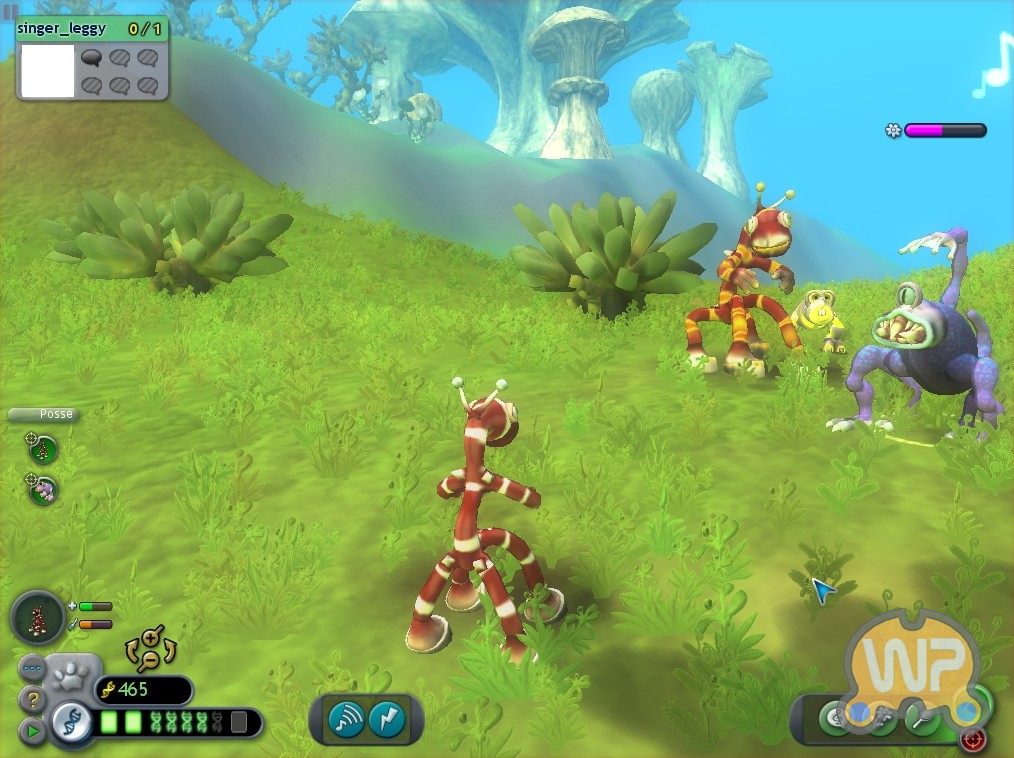Image resolution: width=1014 pixels, height=758 pixels.
Task: Click the green play arrow button
Action: [33, 730]
